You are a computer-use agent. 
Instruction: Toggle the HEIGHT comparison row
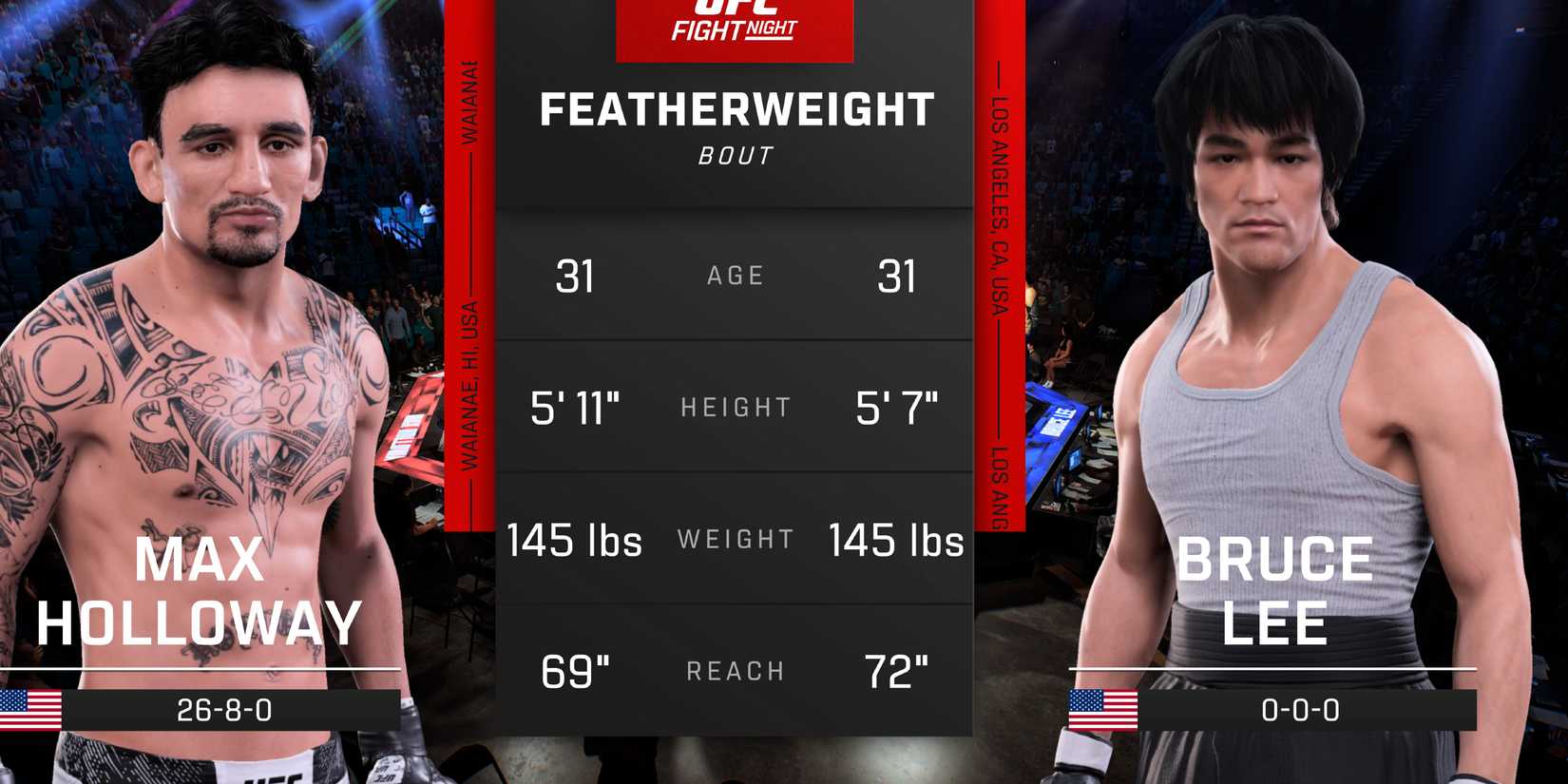pyautogui.click(x=735, y=407)
